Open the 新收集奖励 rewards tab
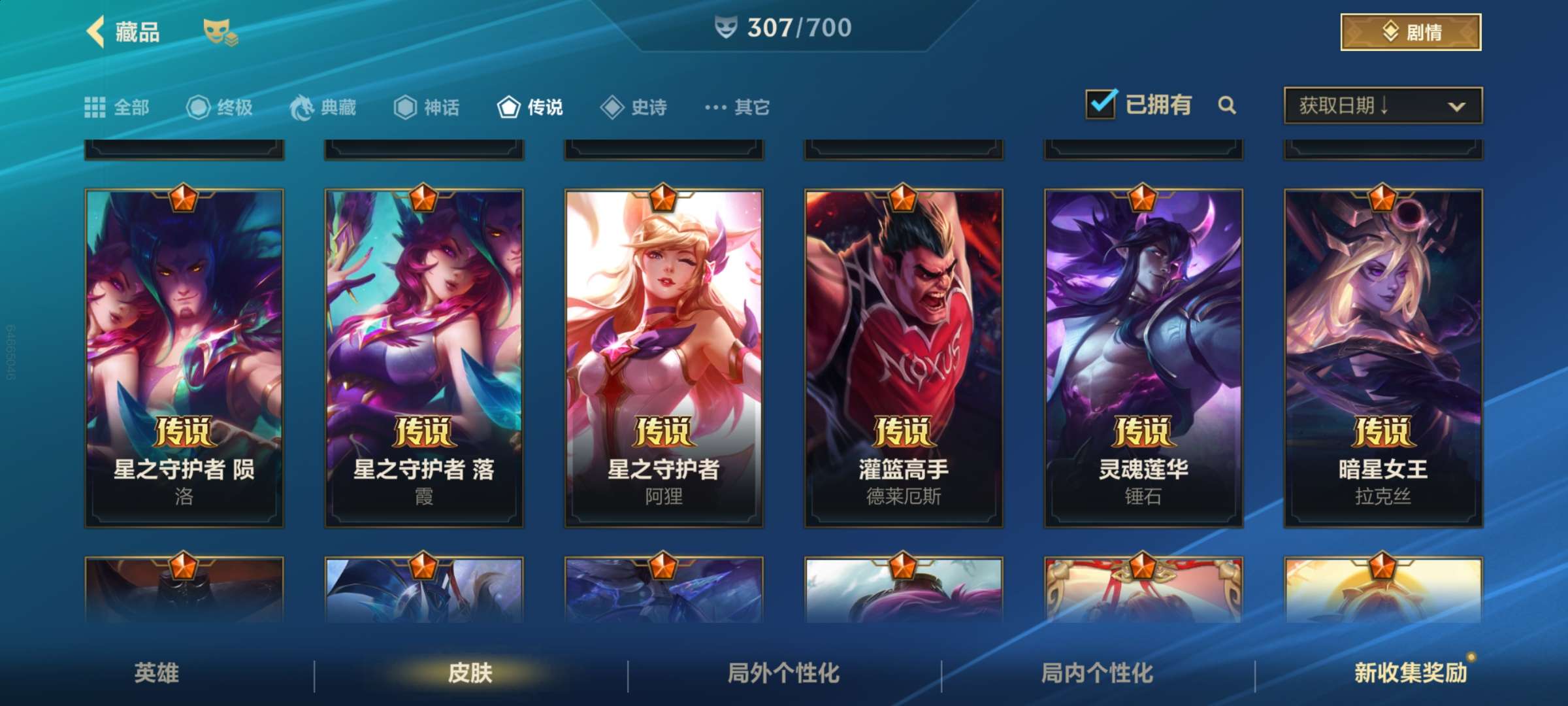 point(1411,673)
